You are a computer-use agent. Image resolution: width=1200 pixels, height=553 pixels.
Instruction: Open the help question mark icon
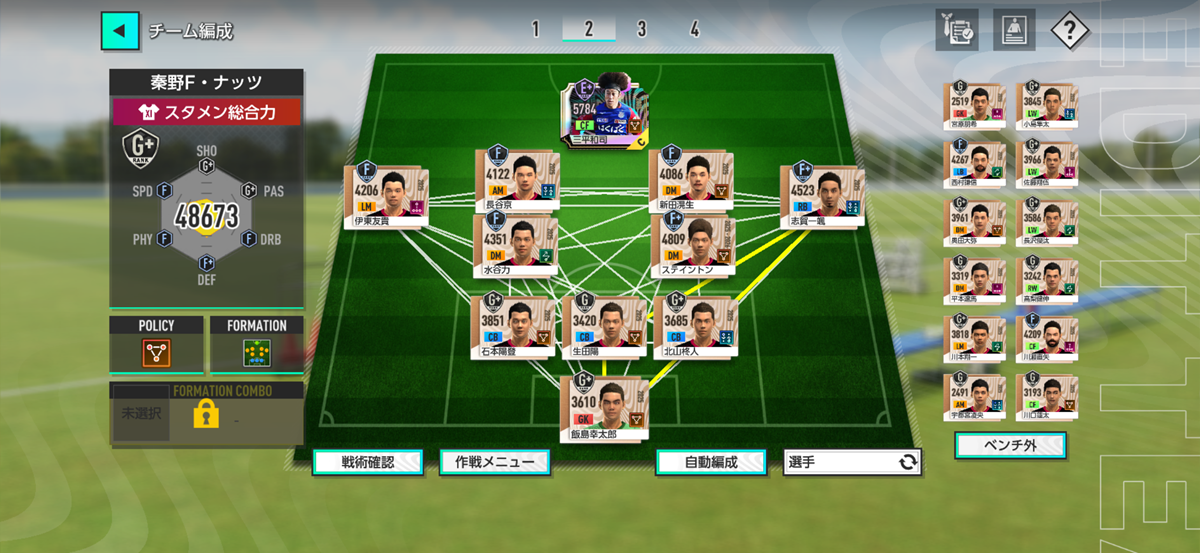point(1069,30)
